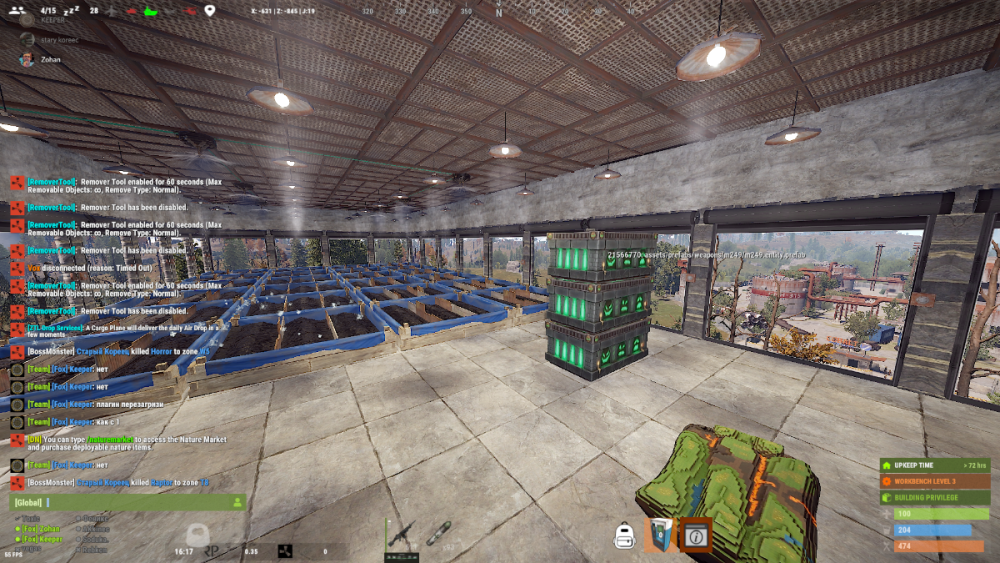Open the info panel icon
The image size is (1000, 563).
(x=696, y=536)
